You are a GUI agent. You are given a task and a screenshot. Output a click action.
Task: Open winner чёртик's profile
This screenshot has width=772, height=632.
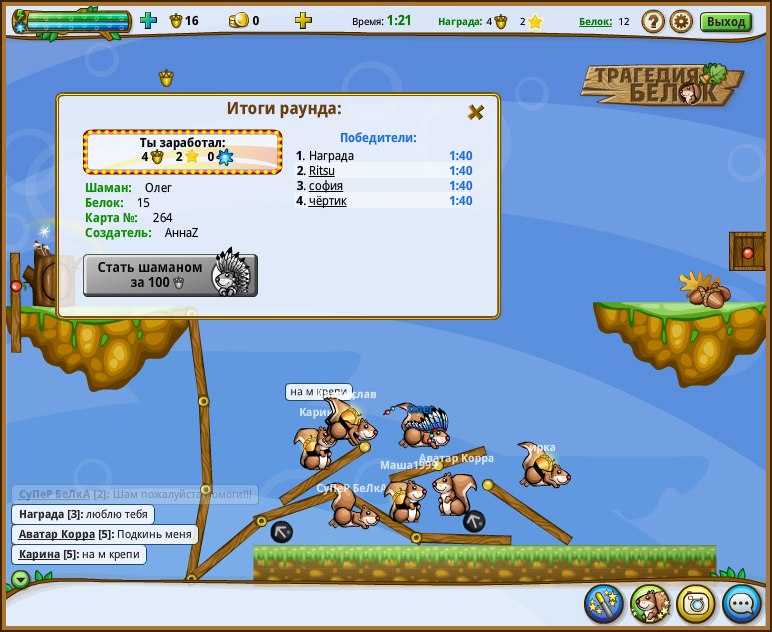pyautogui.click(x=328, y=201)
